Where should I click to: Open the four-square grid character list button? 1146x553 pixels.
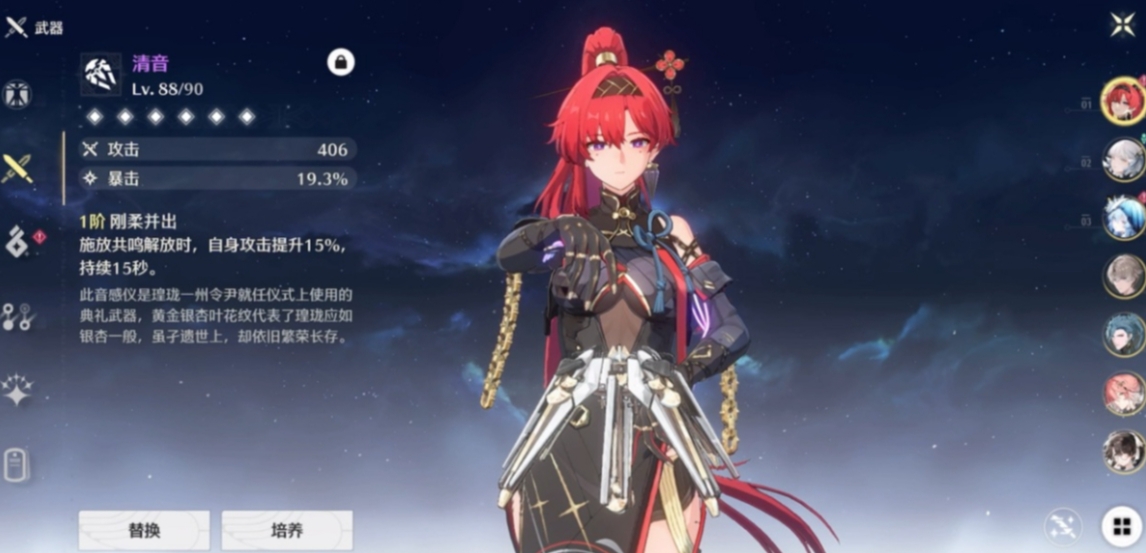1121,525
